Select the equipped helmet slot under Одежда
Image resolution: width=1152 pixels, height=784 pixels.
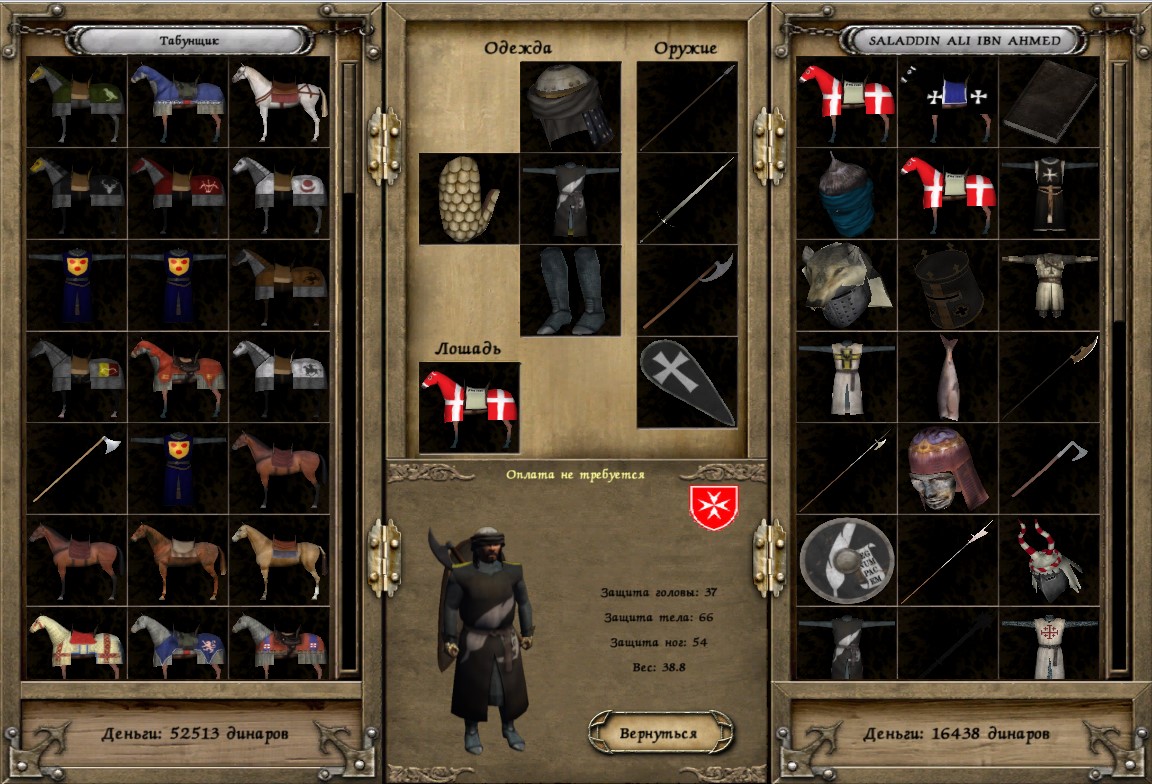click(570, 107)
